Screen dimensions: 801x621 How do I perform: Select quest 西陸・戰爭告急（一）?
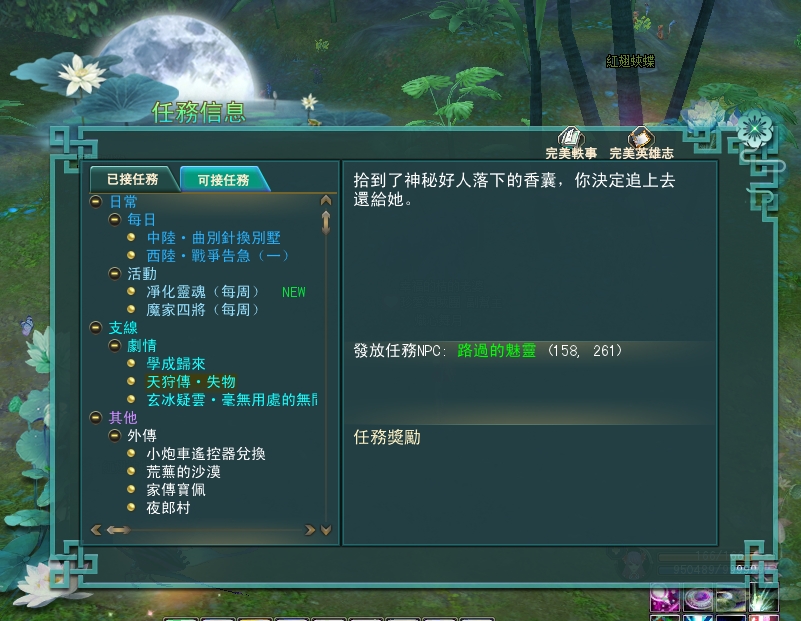point(218,256)
